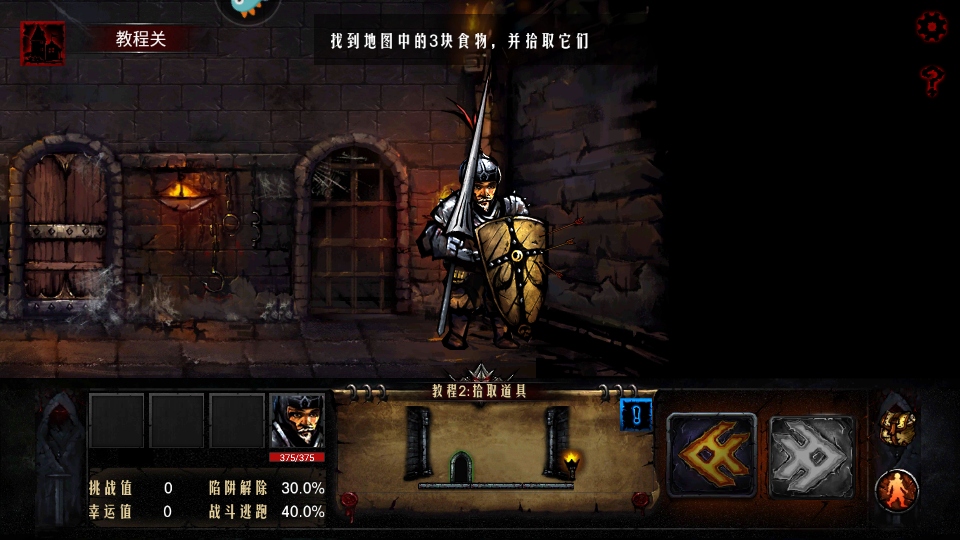960x540 pixels.
Task: Click the red castle icon beside 教程关
Action: pos(43,43)
